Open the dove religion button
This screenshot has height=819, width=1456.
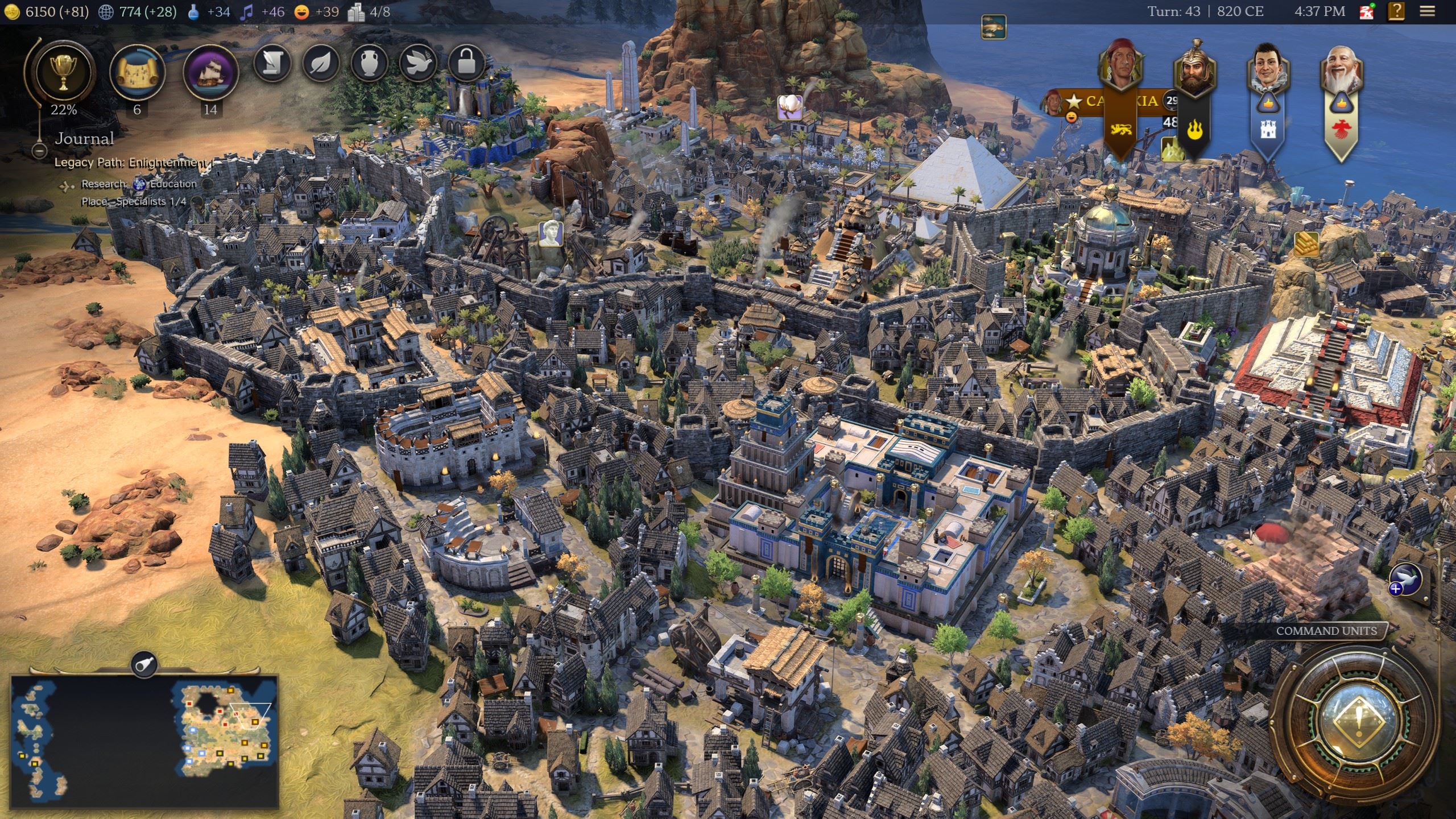418,63
